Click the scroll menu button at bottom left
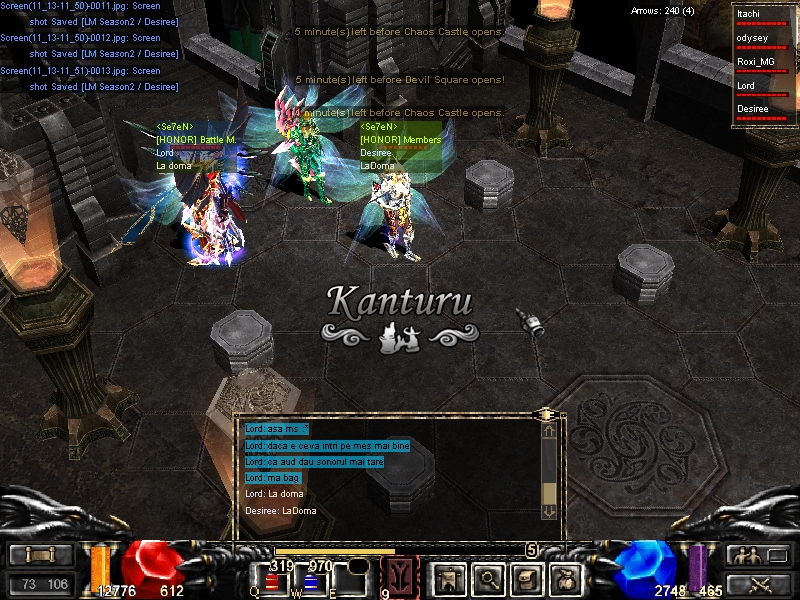This screenshot has height=600, width=800. (41, 555)
